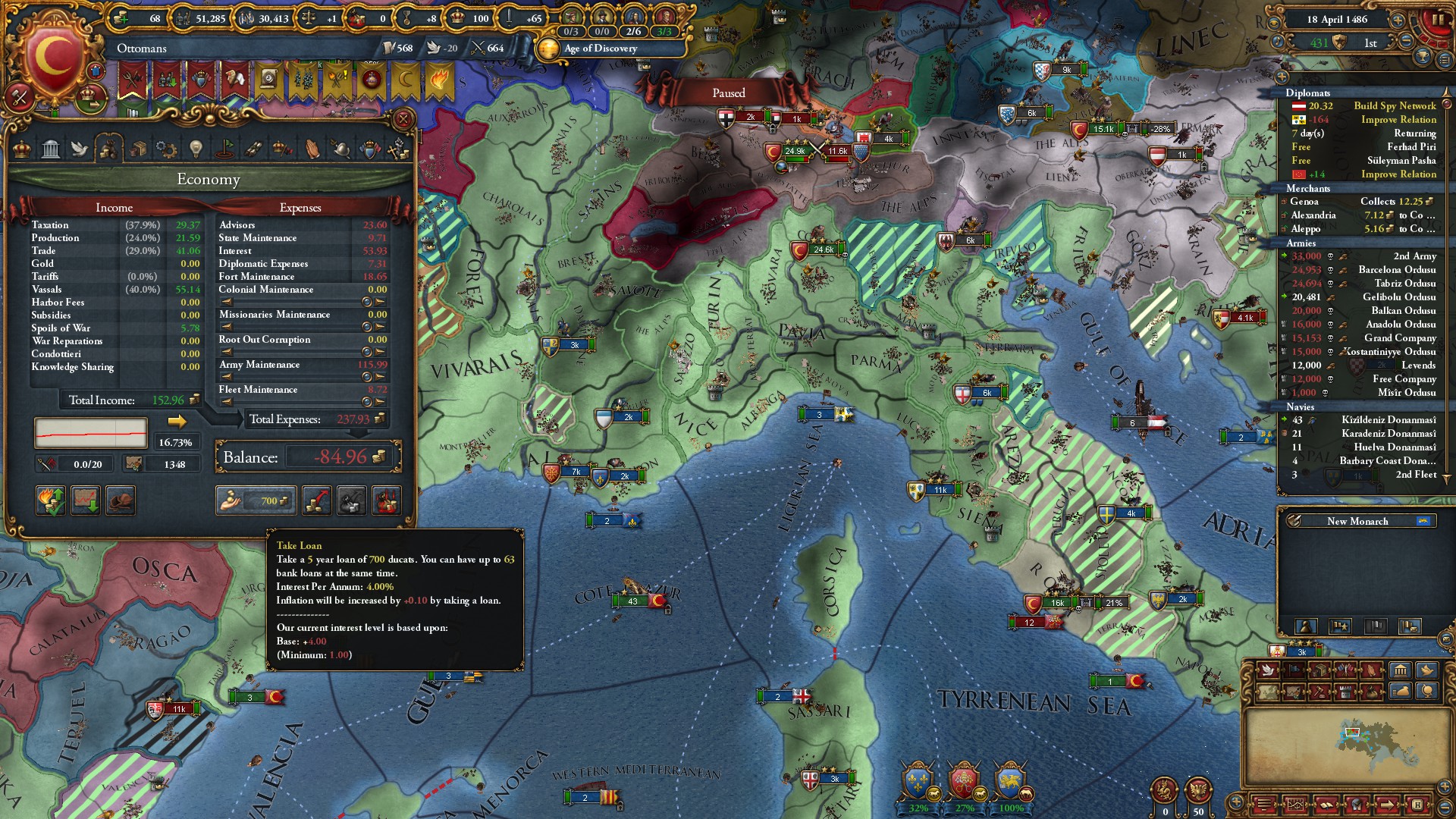Close the Economy panel
This screenshot has width=1456, height=819.
point(403,119)
